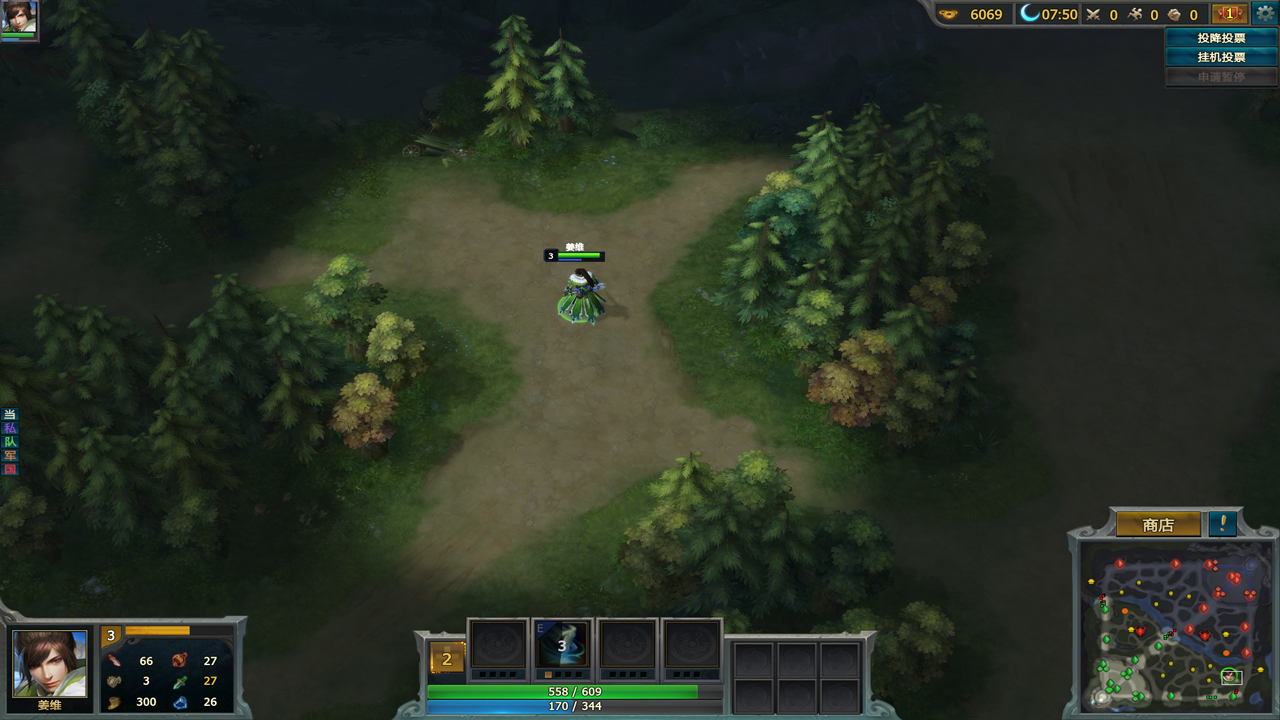Click the exclamation mark alert button
The width and height of the screenshot is (1280, 720).
pyautogui.click(x=1222, y=524)
